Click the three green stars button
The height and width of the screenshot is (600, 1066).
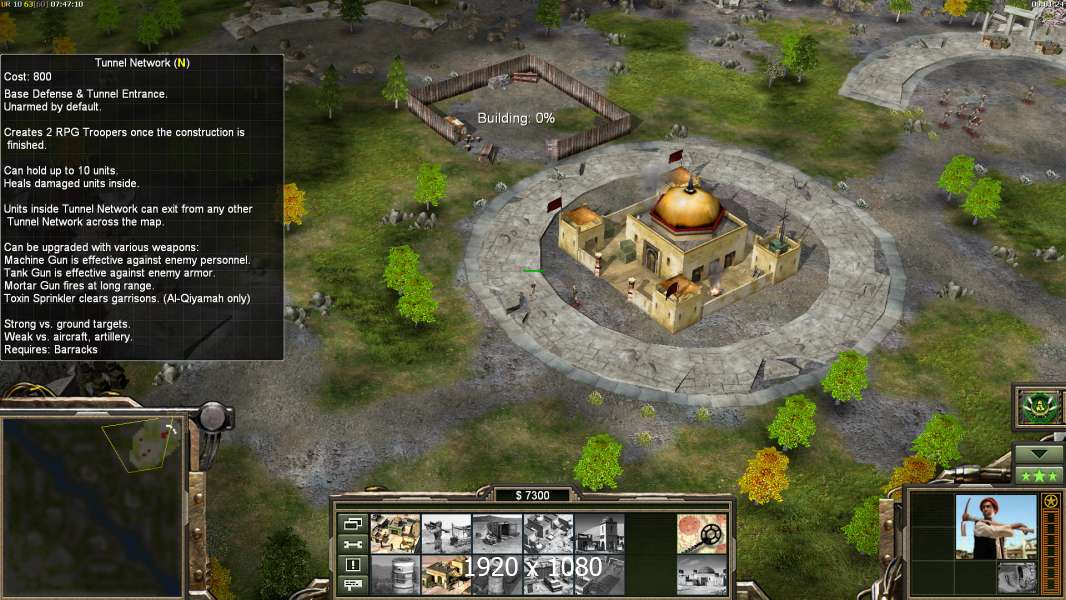coord(1038,474)
